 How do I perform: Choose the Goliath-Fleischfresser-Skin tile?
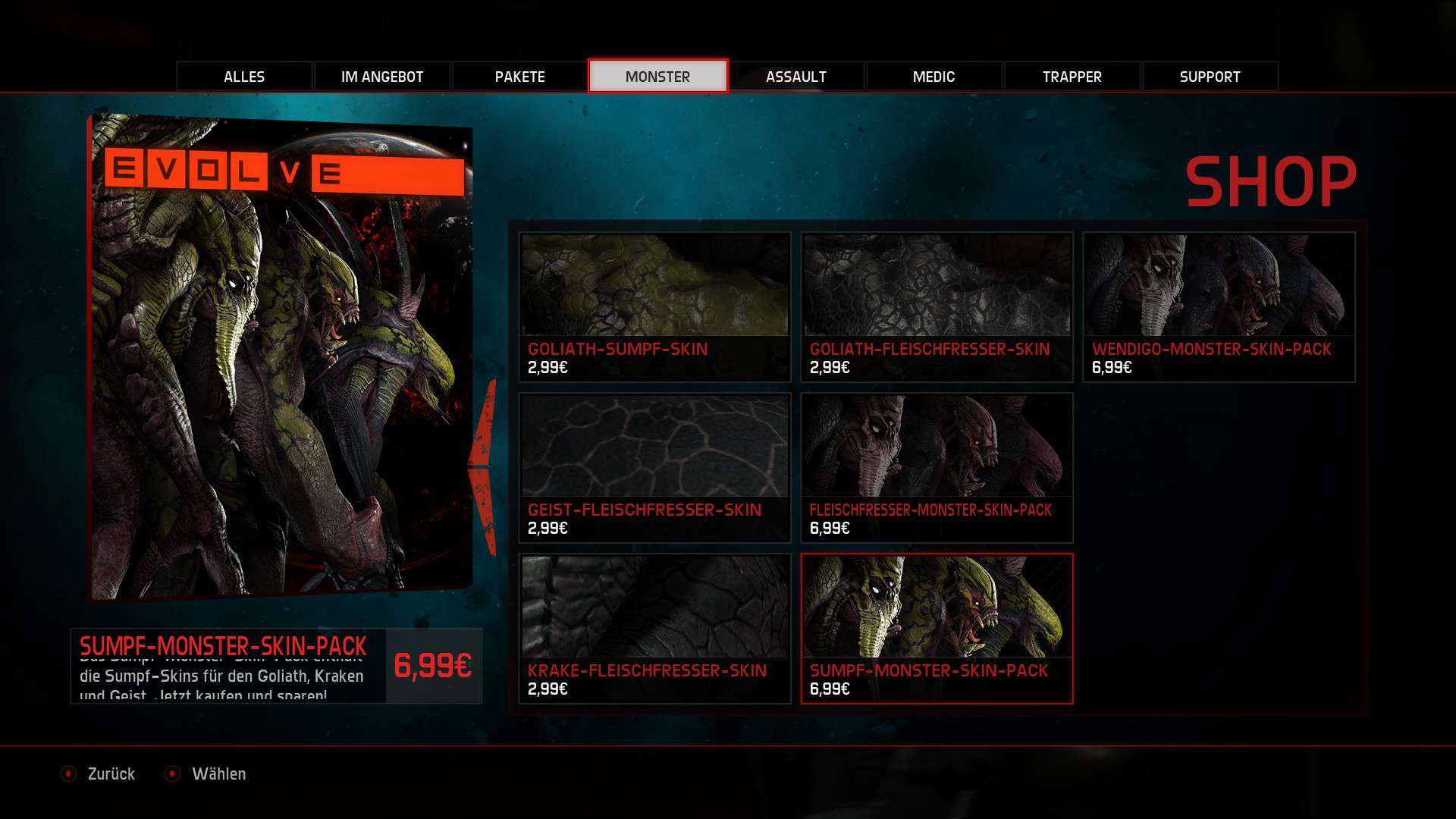tap(937, 306)
